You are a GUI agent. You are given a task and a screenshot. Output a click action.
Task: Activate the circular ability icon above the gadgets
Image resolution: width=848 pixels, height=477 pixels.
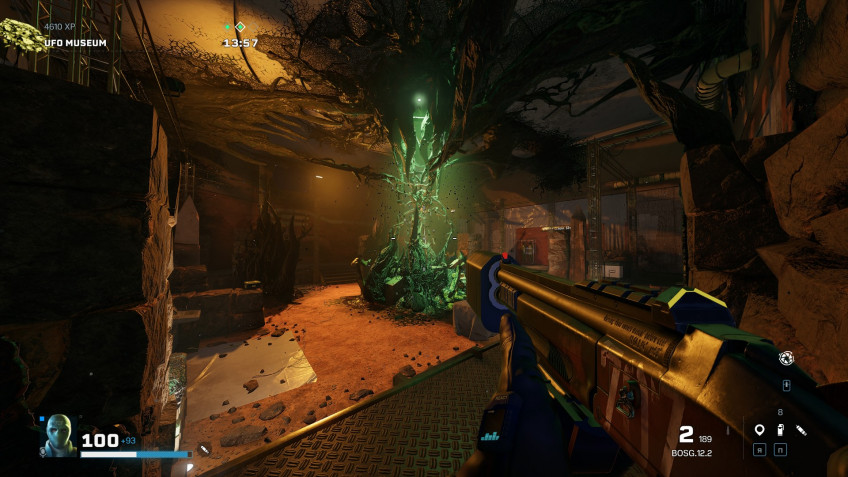tap(786, 358)
